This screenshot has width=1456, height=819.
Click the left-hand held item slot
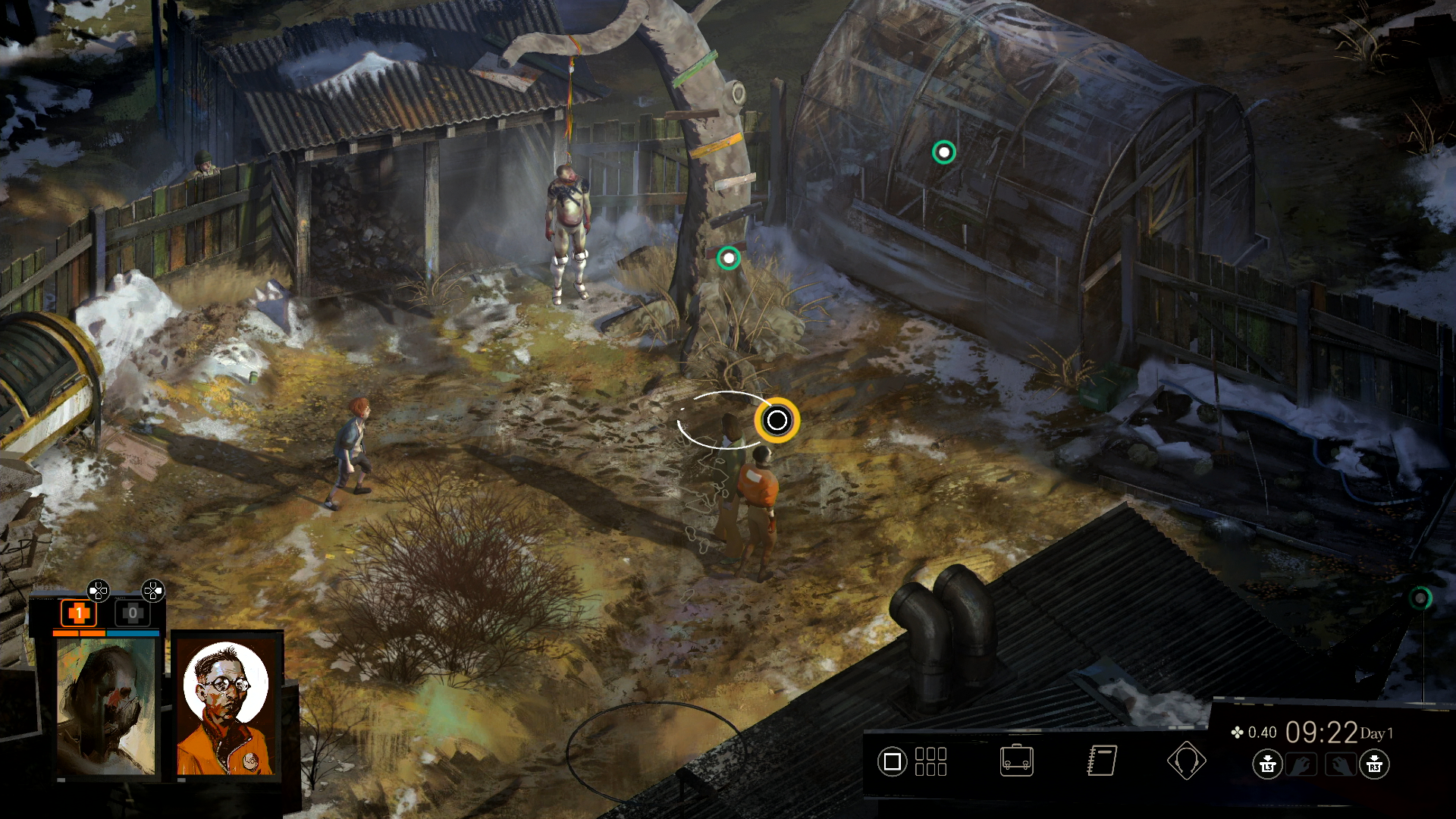coord(1301,764)
